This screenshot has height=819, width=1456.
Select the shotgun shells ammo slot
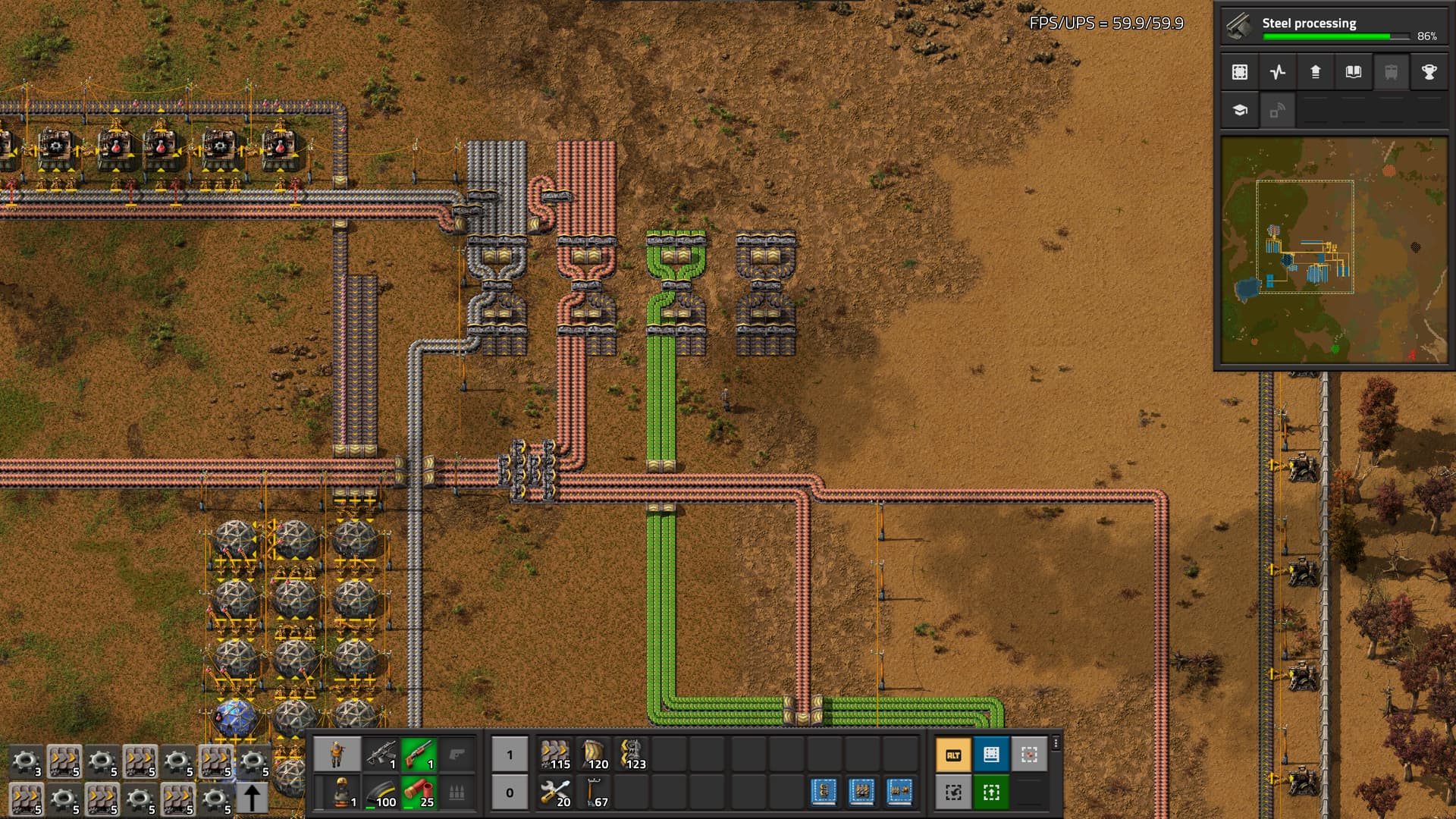pyautogui.click(x=419, y=792)
